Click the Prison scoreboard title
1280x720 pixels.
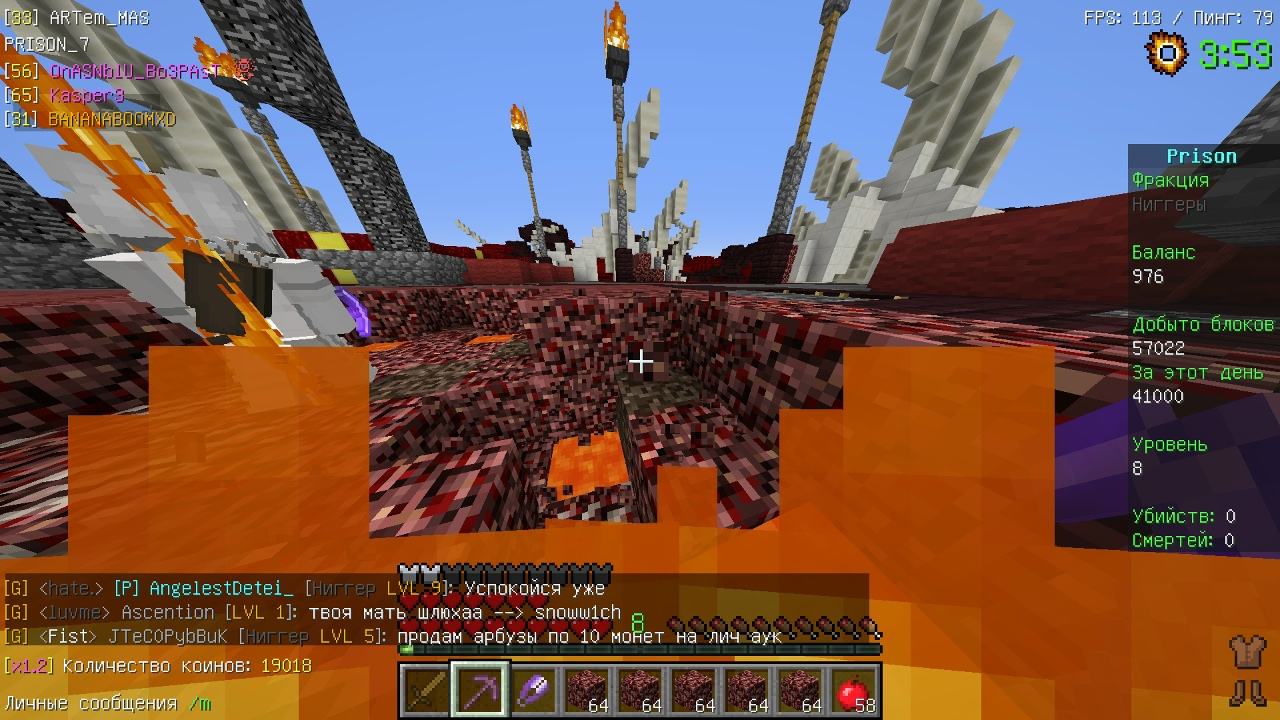[1202, 155]
